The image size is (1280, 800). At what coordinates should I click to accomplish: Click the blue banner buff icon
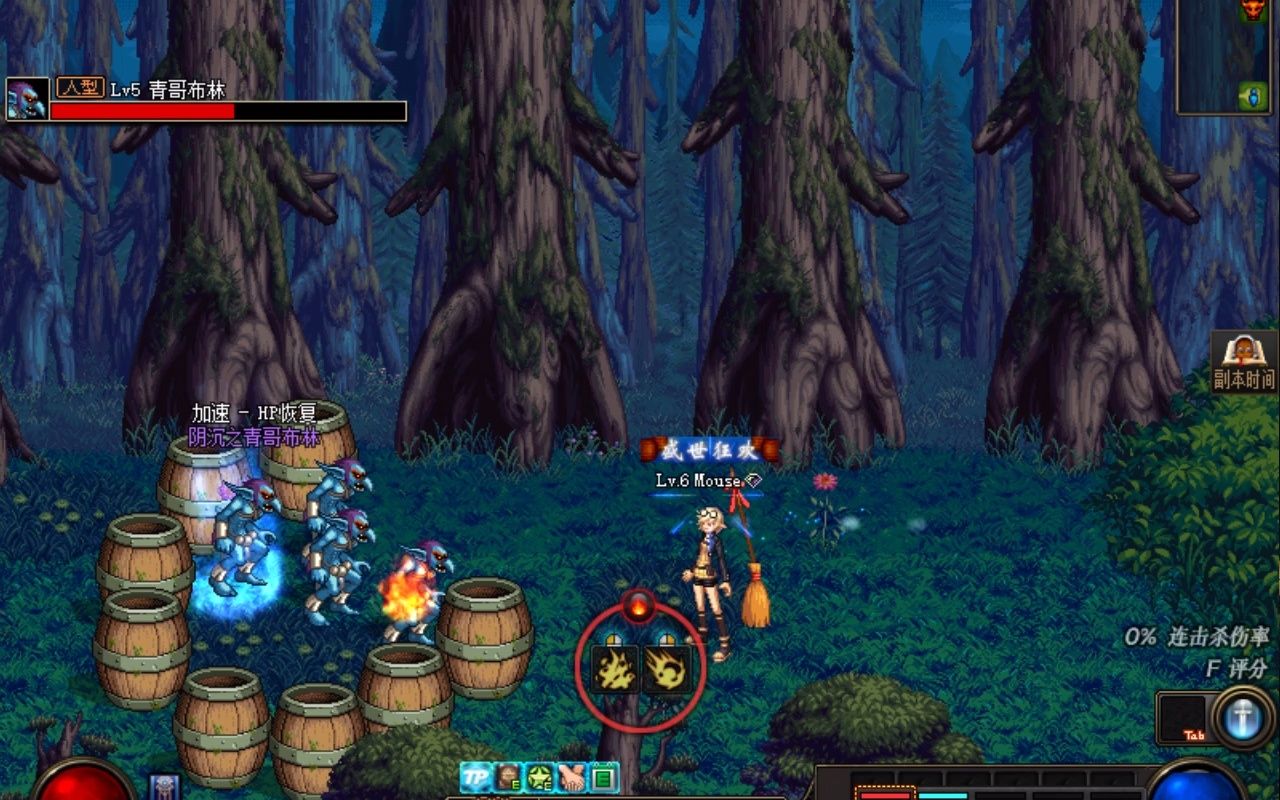(164, 787)
